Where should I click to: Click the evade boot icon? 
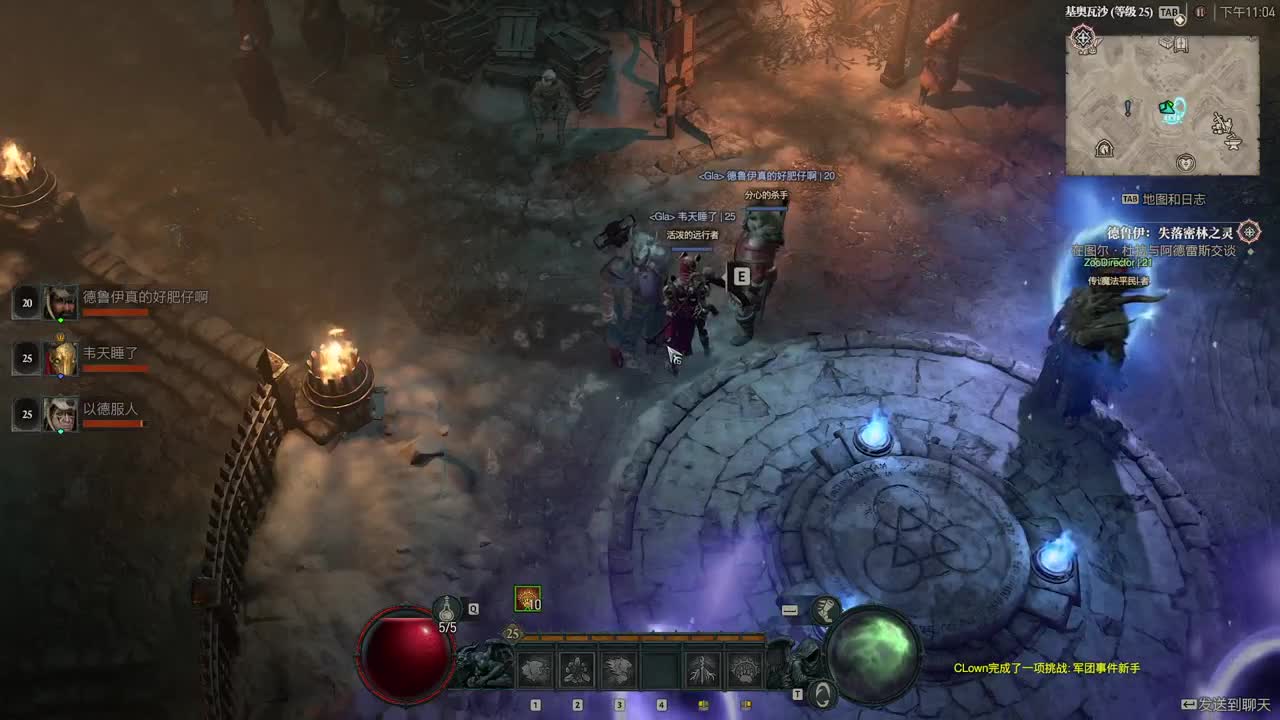click(x=825, y=609)
